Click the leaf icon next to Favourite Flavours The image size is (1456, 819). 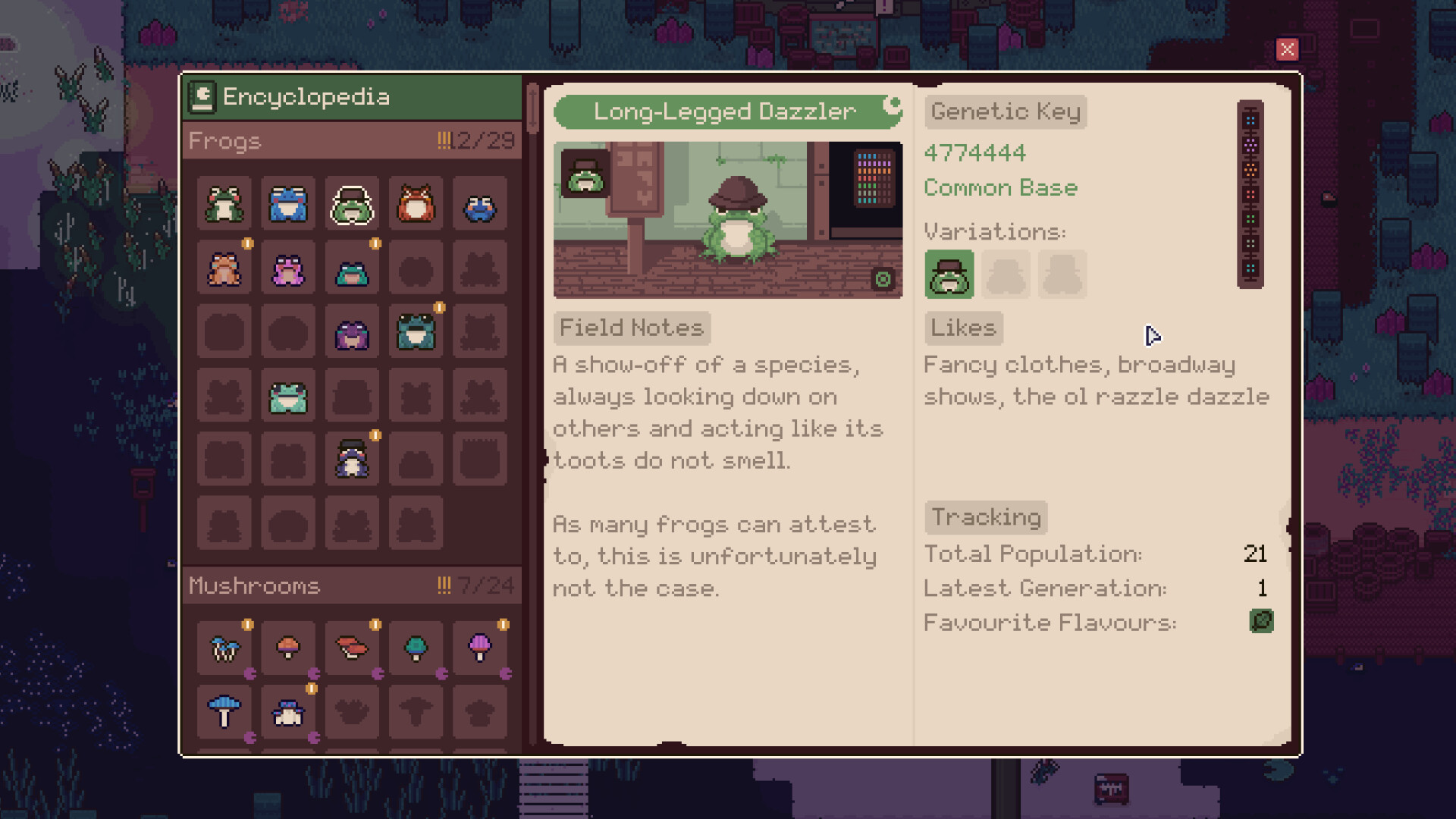click(x=1260, y=622)
